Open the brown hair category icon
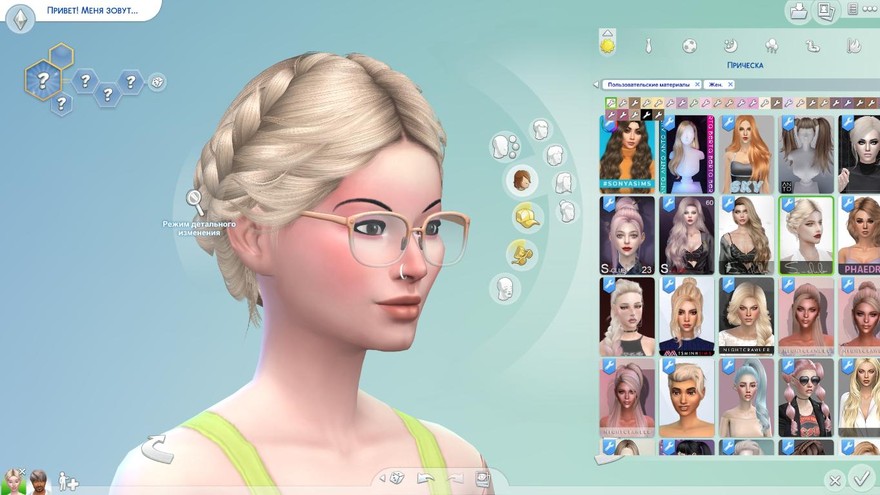The height and width of the screenshot is (495, 880). tap(521, 180)
